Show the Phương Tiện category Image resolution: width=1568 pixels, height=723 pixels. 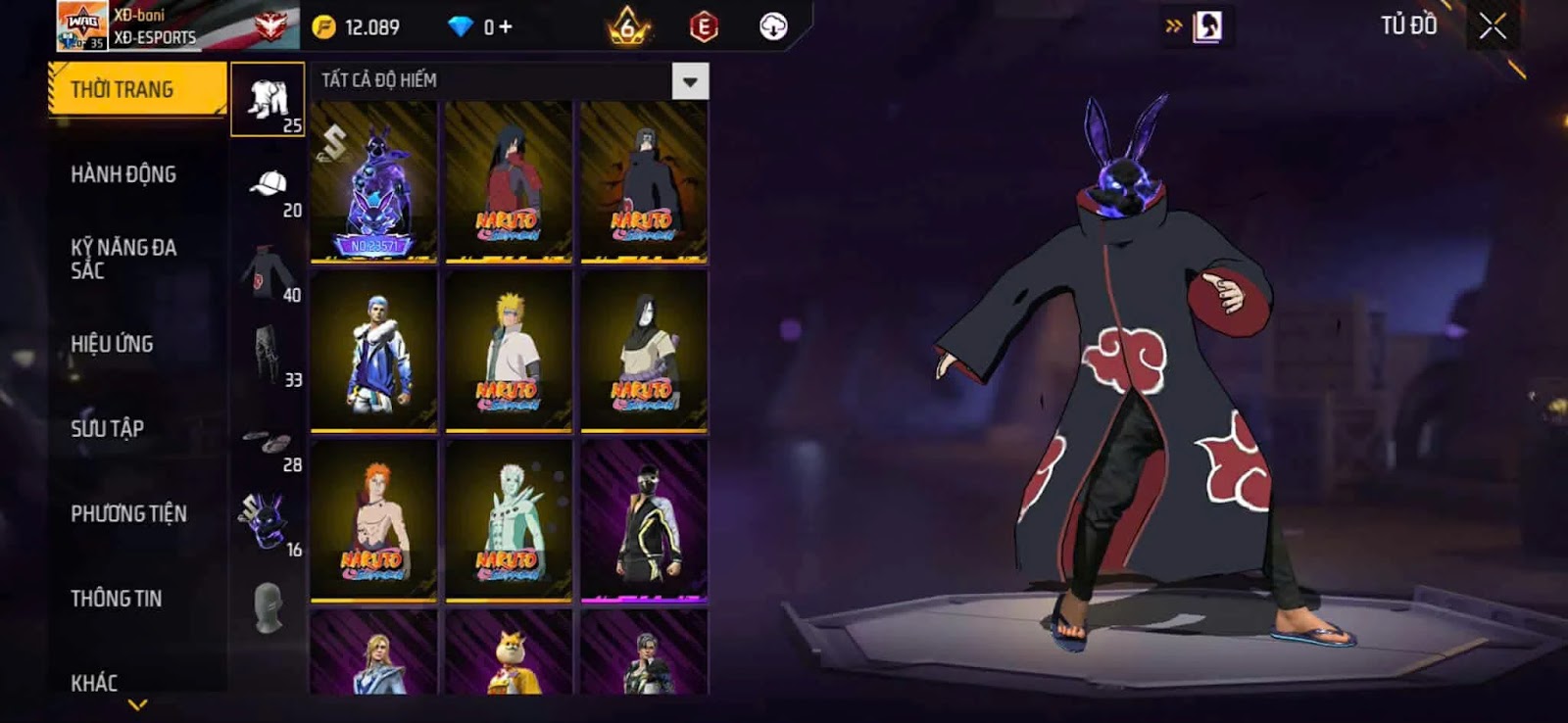[x=128, y=513]
